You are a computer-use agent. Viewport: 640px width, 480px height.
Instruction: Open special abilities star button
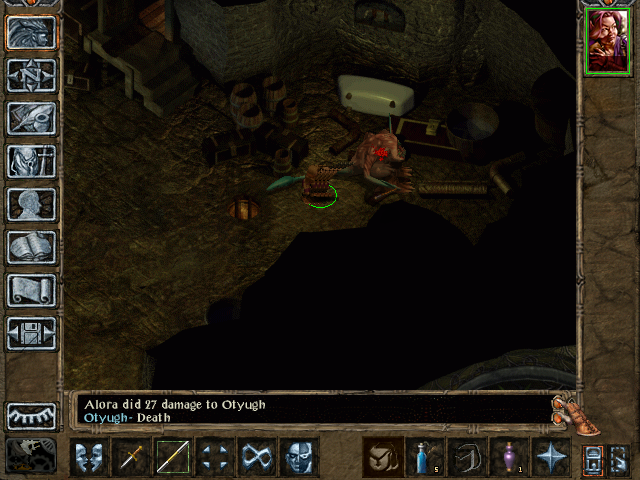551,458
